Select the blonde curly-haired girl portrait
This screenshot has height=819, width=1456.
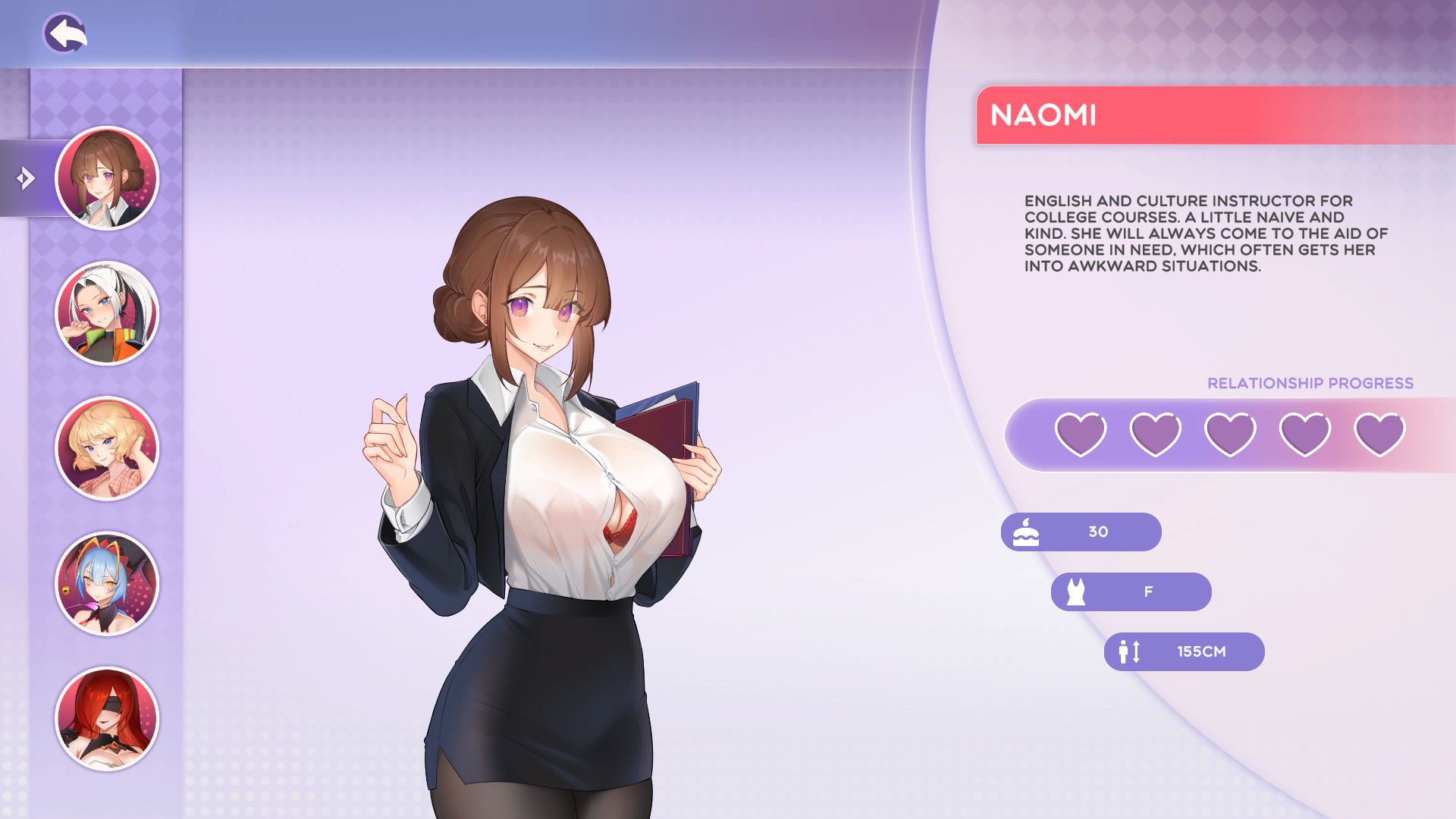[x=107, y=448]
